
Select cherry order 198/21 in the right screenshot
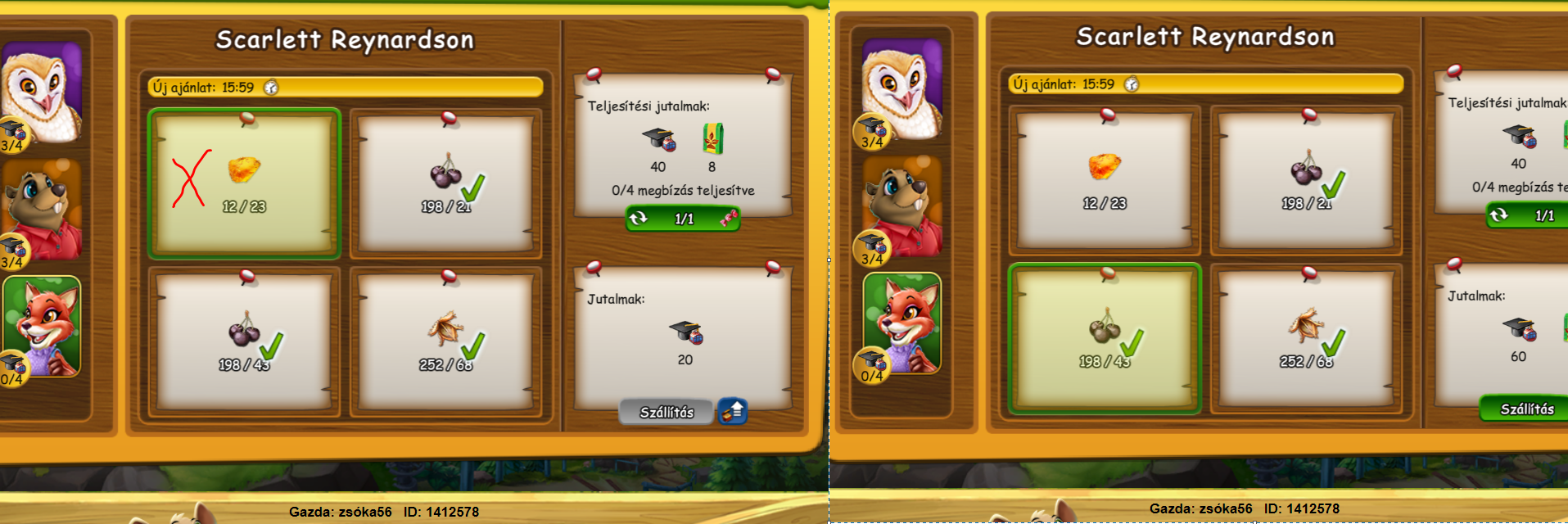point(1306,180)
